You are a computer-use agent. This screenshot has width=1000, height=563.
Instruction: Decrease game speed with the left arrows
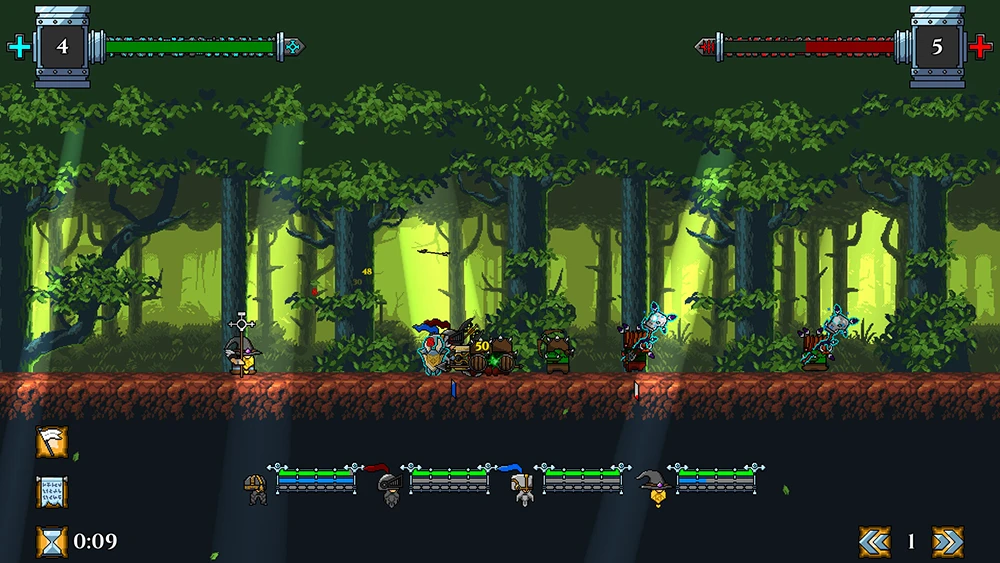tap(874, 541)
